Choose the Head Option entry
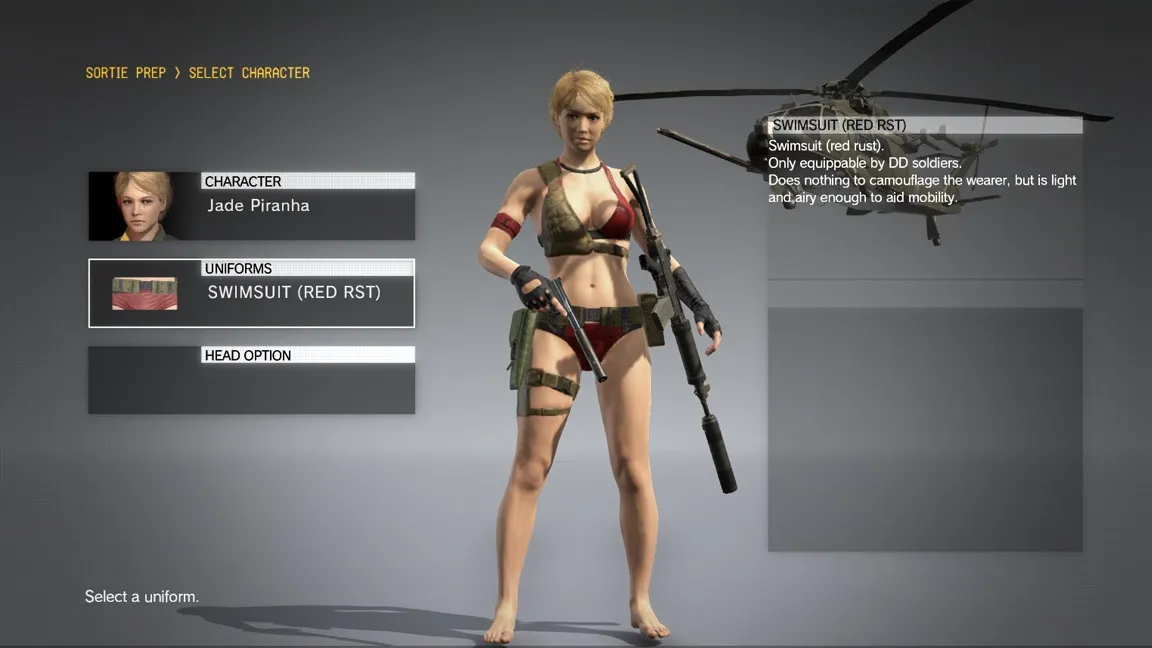 [x=251, y=380]
